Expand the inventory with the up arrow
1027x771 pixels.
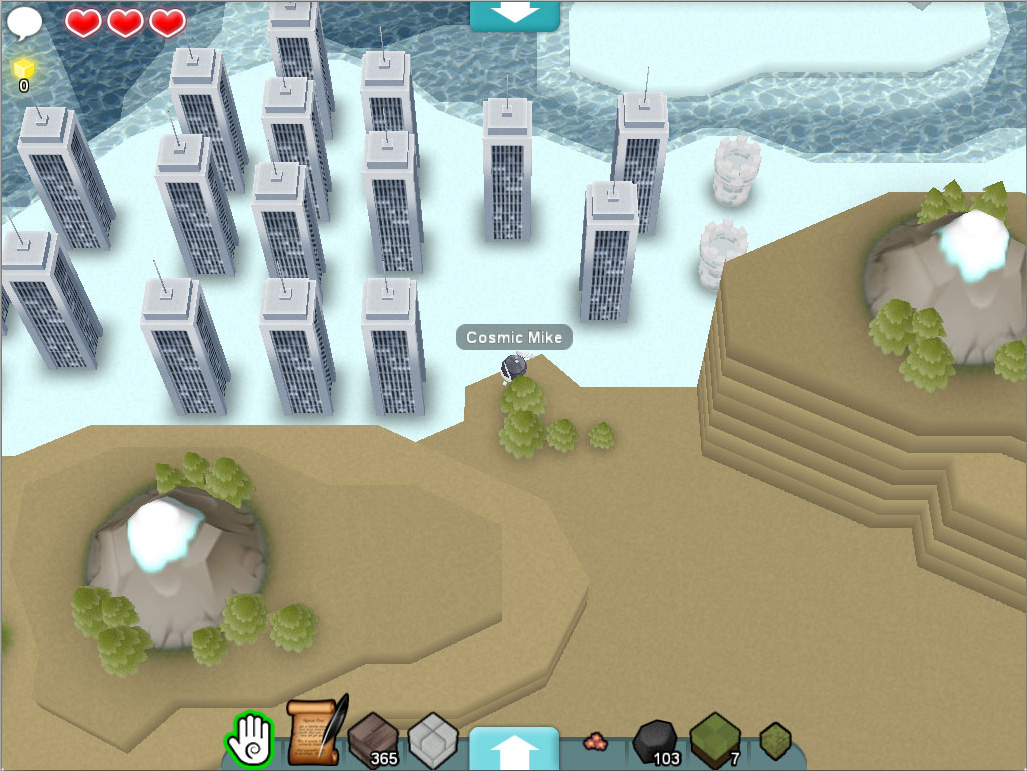point(514,748)
